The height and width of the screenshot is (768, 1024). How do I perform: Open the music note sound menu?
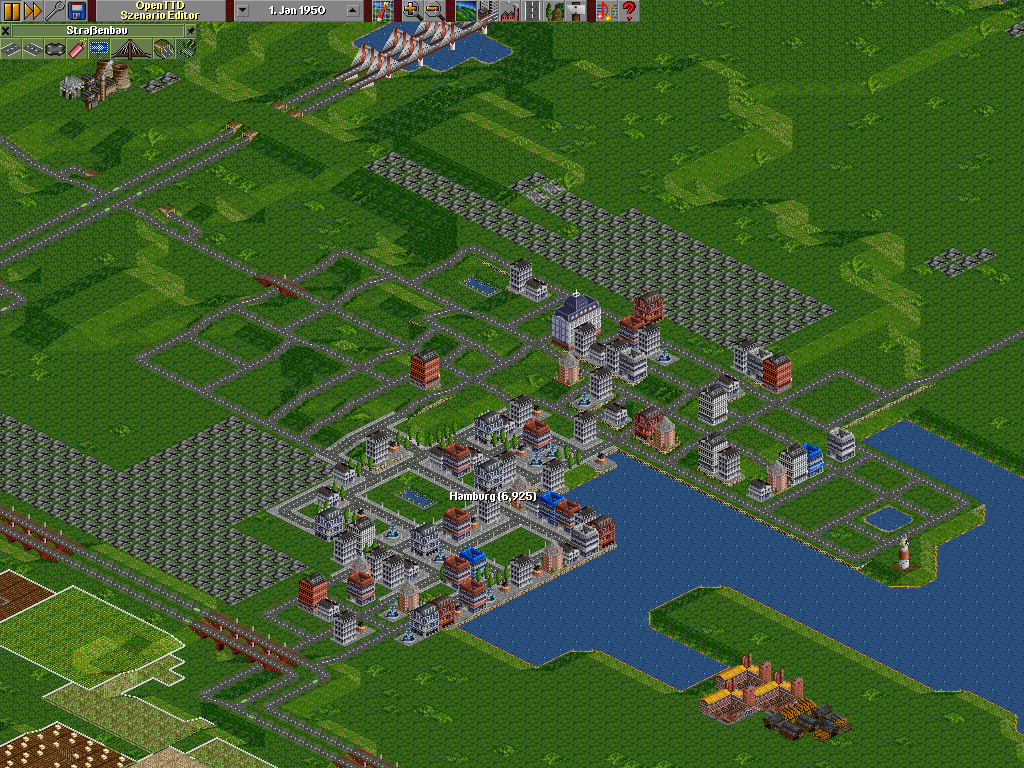(605, 11)
